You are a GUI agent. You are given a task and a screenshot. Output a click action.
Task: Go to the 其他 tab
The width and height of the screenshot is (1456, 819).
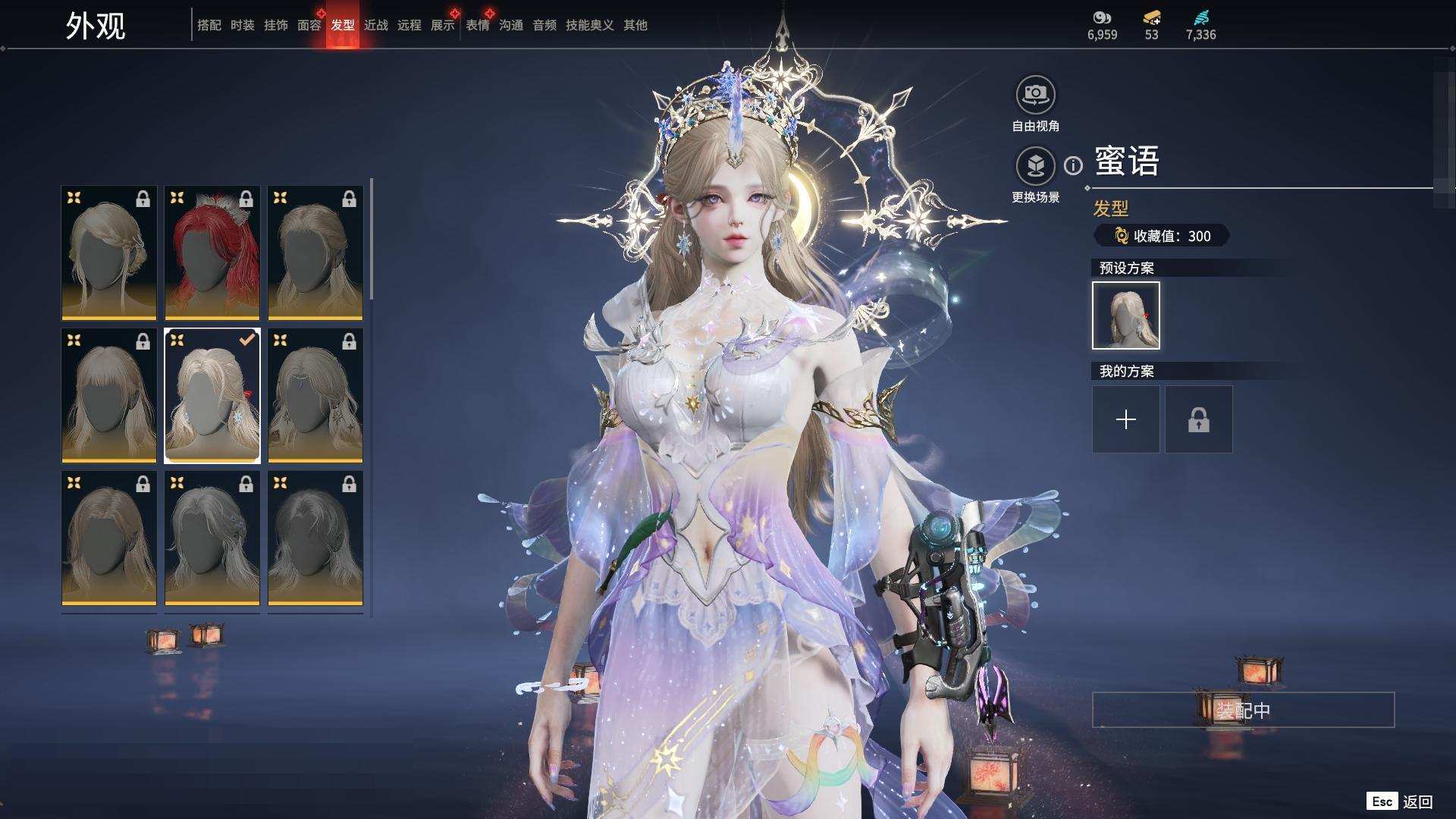tap(635, 25)
